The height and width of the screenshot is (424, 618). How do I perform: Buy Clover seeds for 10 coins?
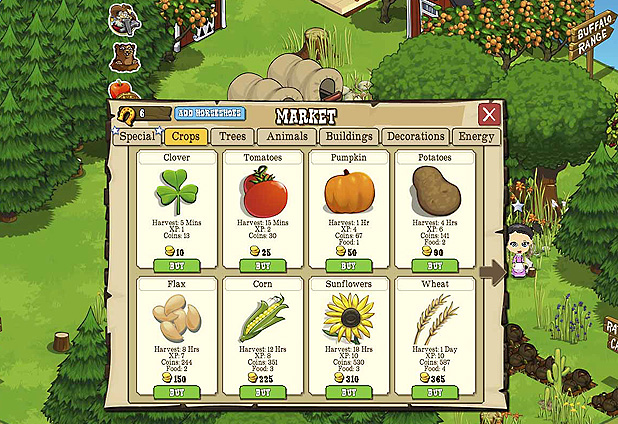[x=174, y=265]
